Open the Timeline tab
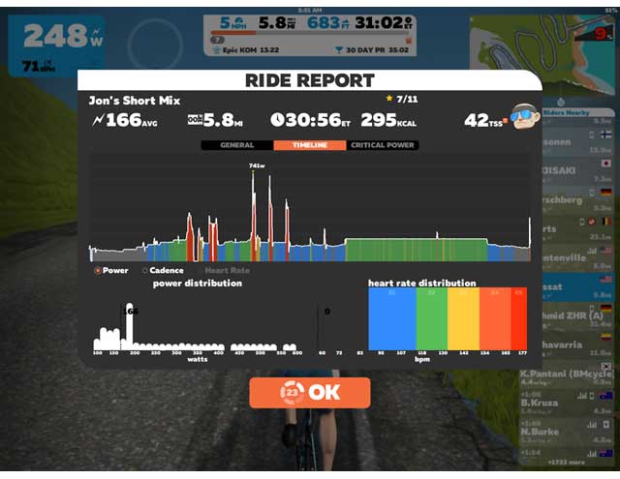The width and height of the screenshot is (620, 479). click(x=310, y=145)
